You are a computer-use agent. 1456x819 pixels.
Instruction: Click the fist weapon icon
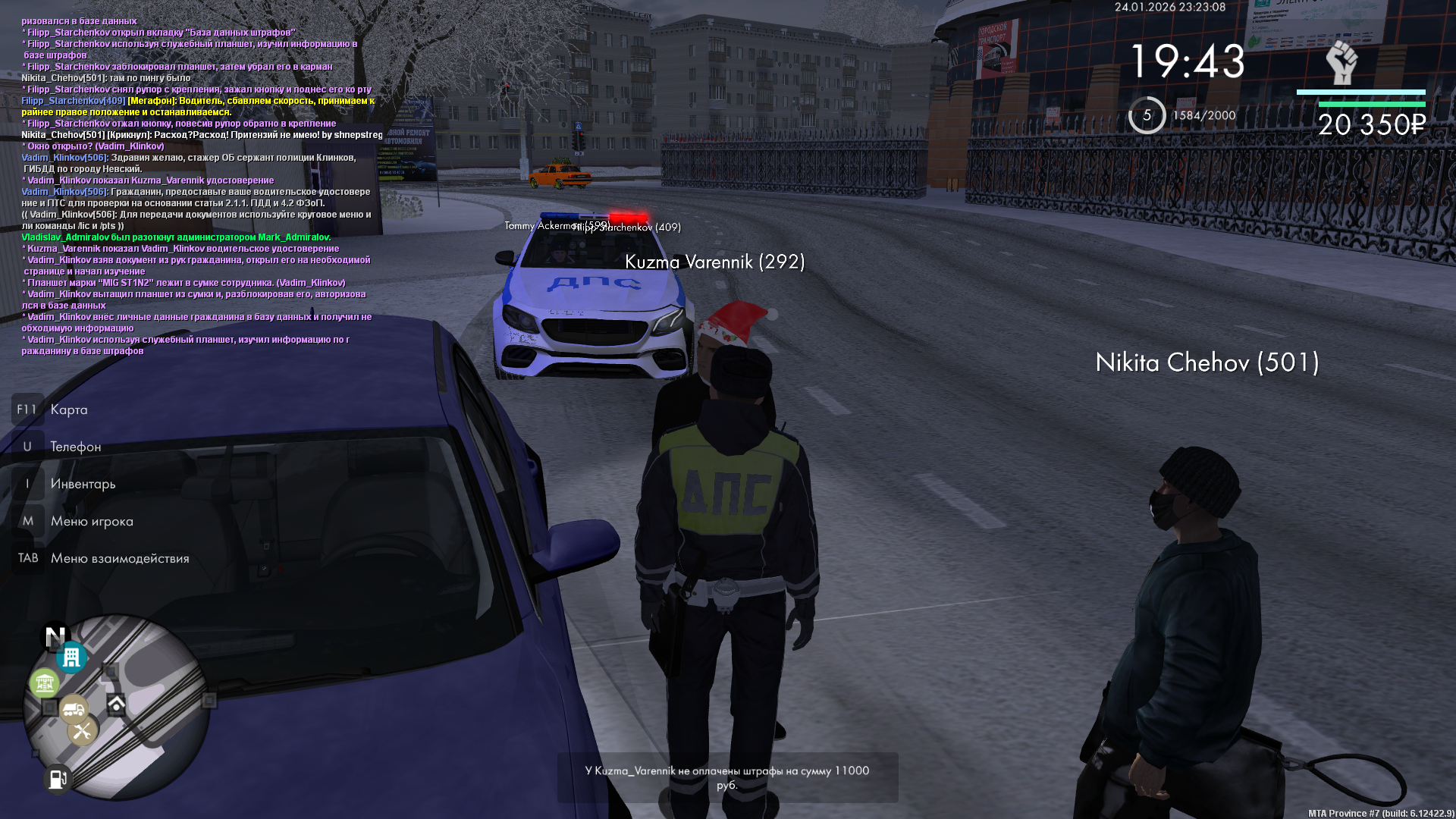(1341, 63)
